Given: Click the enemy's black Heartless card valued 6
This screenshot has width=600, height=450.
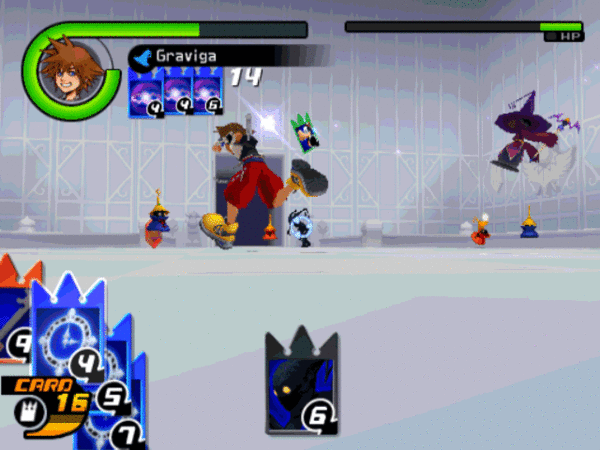Looking at the screenshot, I should pyautogui.click(x=301, y=383).
